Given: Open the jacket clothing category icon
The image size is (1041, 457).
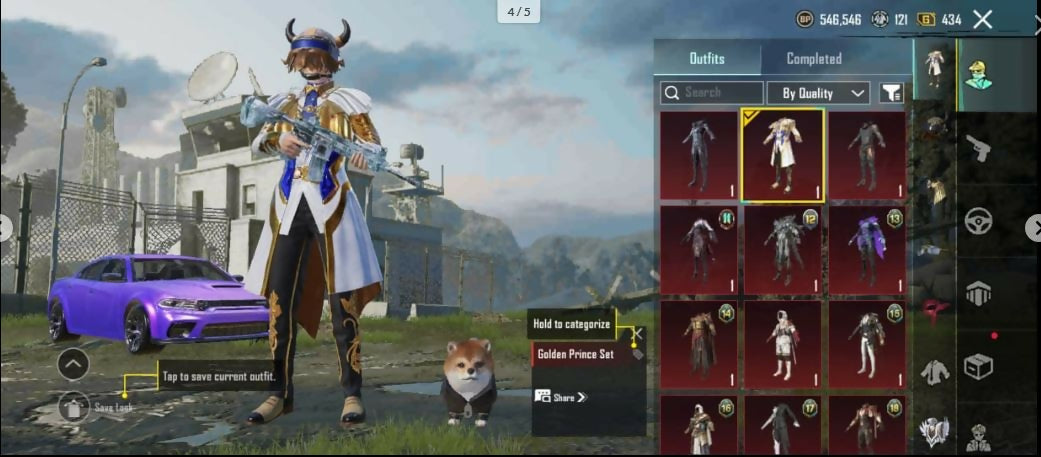Looking at the screenshot, I should 934,372.
